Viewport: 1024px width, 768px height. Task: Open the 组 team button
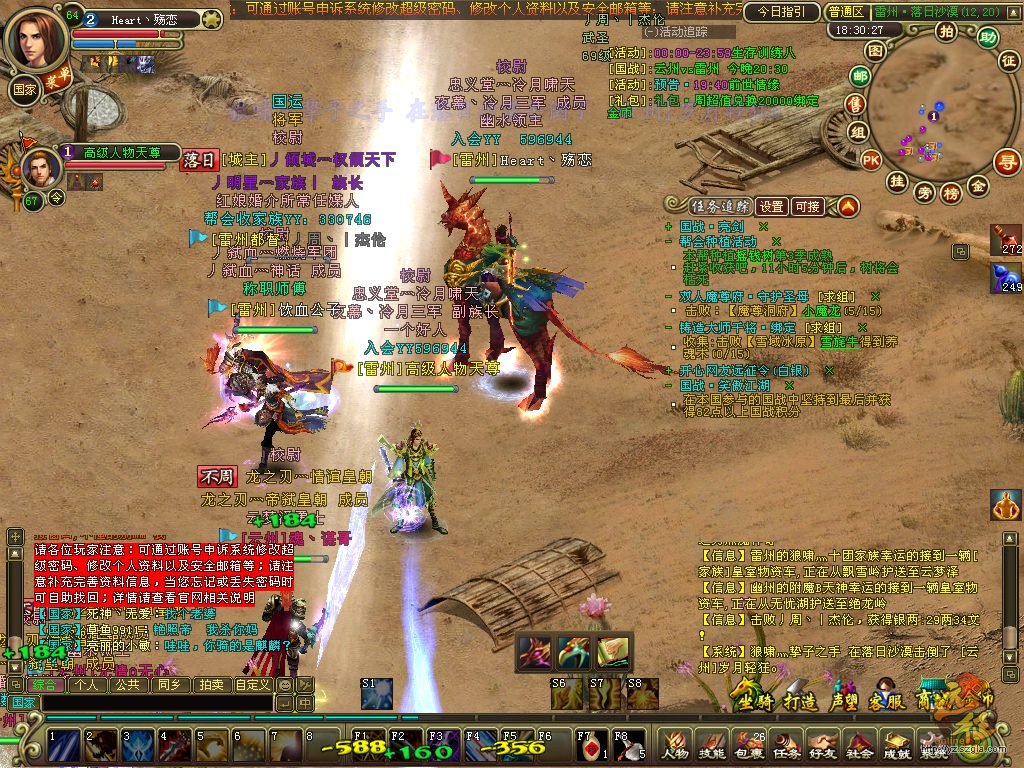(858, 131)
